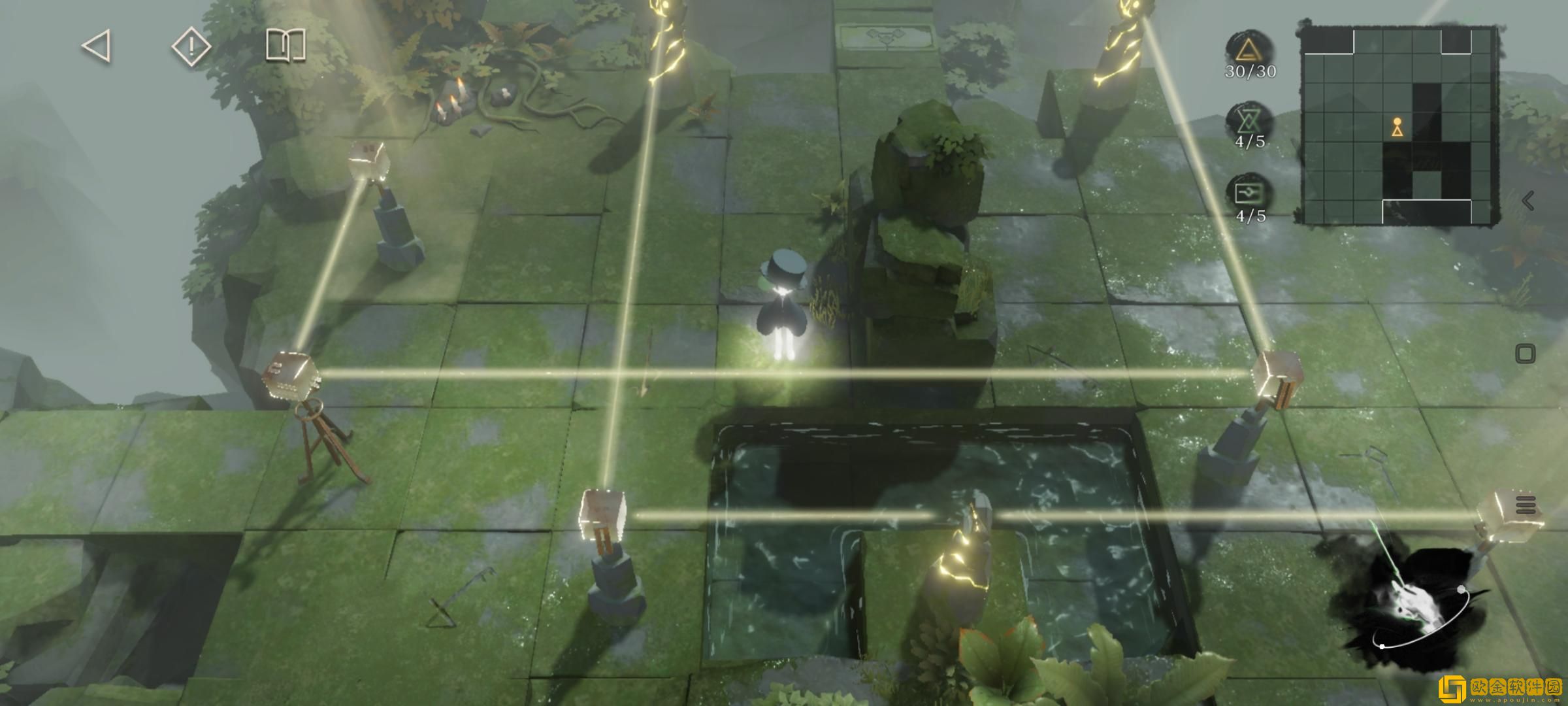Tap the Android back chevron

click(x=1527, y=201)
